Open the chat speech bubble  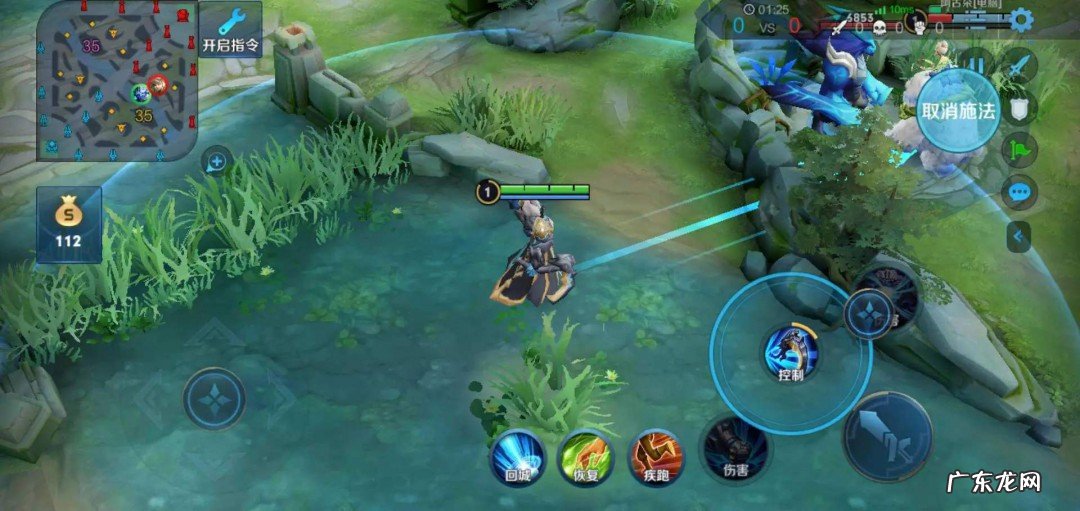point(1020,193)
